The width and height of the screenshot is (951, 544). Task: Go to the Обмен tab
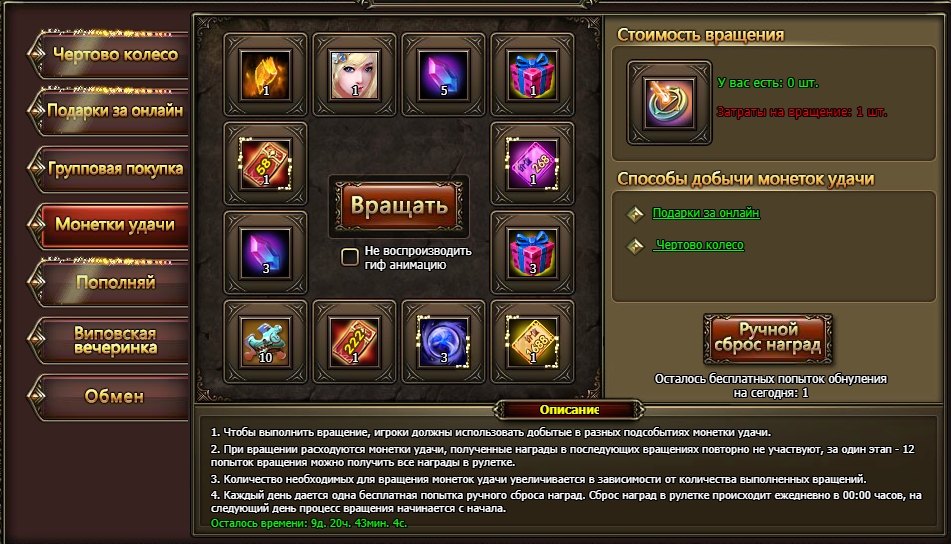(114, 396)
